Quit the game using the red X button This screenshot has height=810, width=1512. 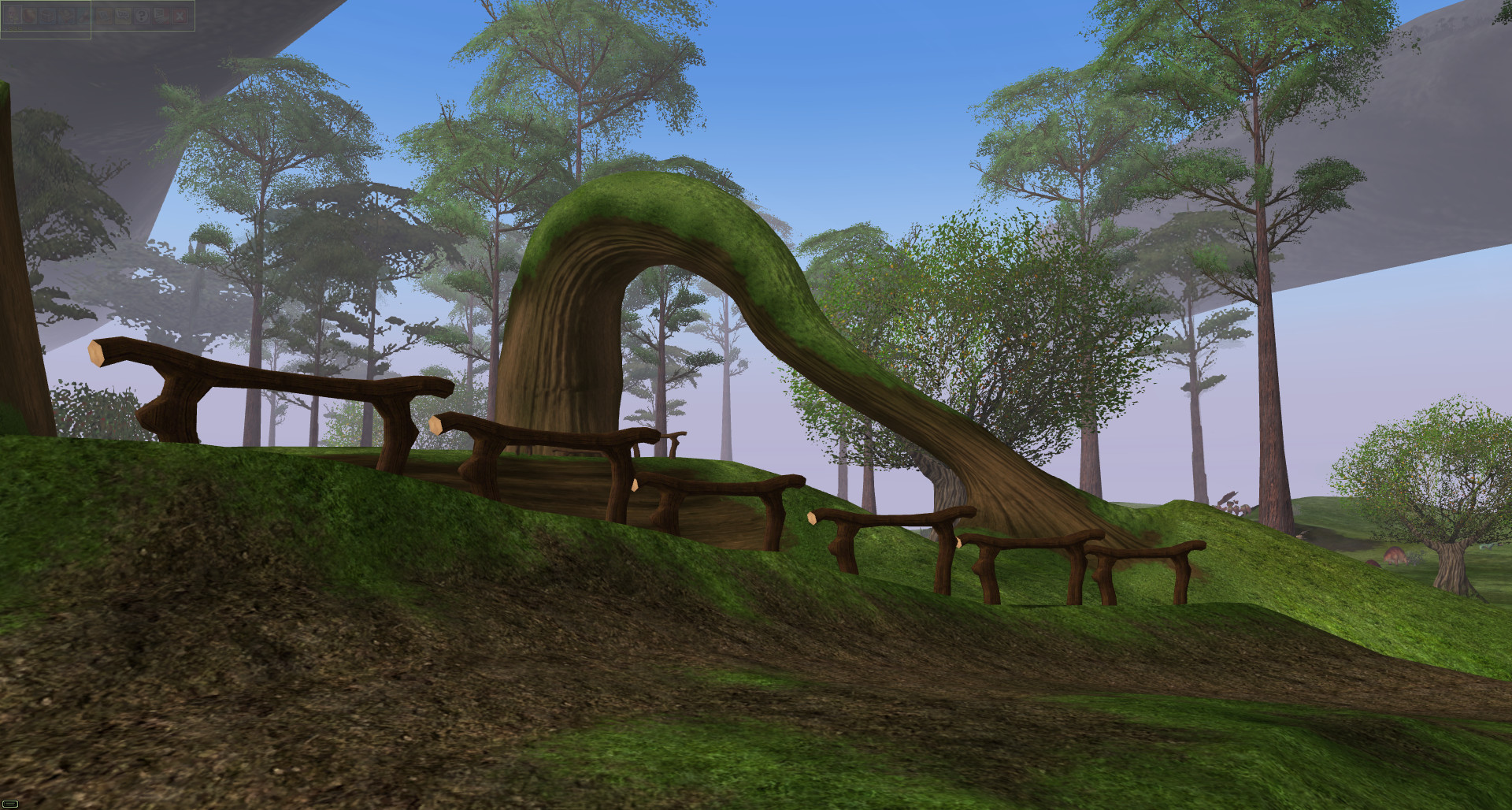tap(180, 16)
